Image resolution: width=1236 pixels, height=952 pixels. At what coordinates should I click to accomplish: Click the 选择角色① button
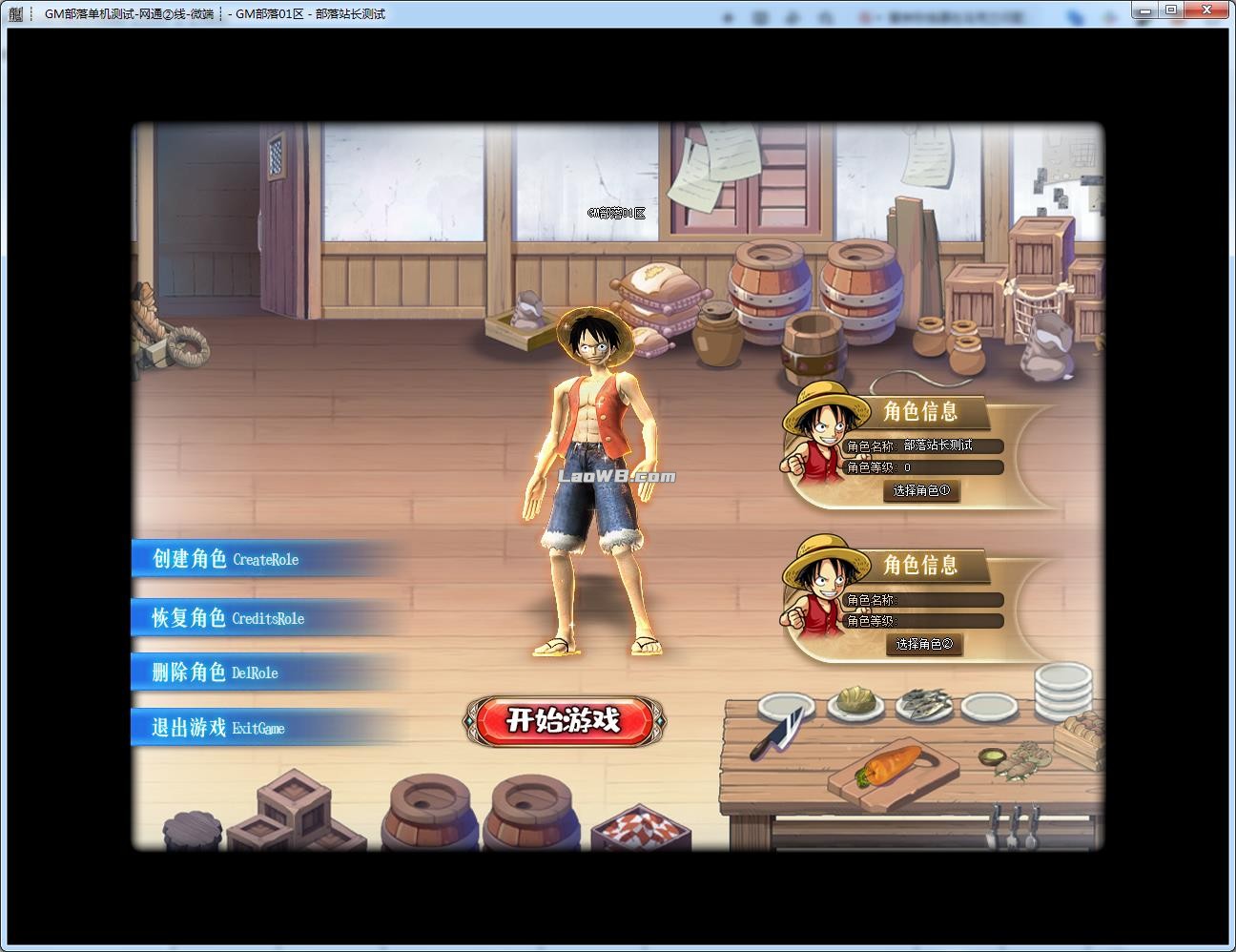click(x=921, y=491)
